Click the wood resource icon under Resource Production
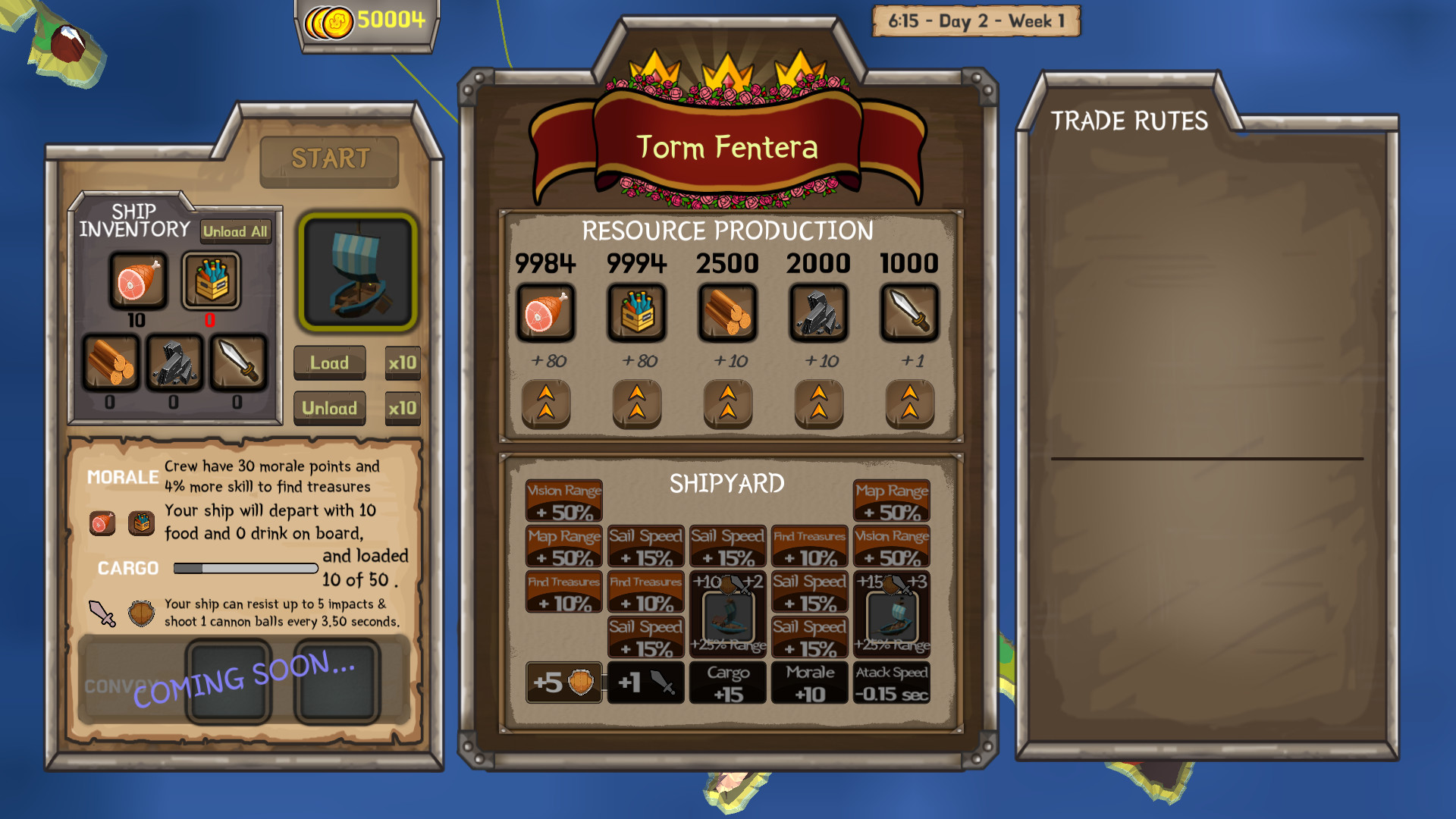 pos(727,313)
